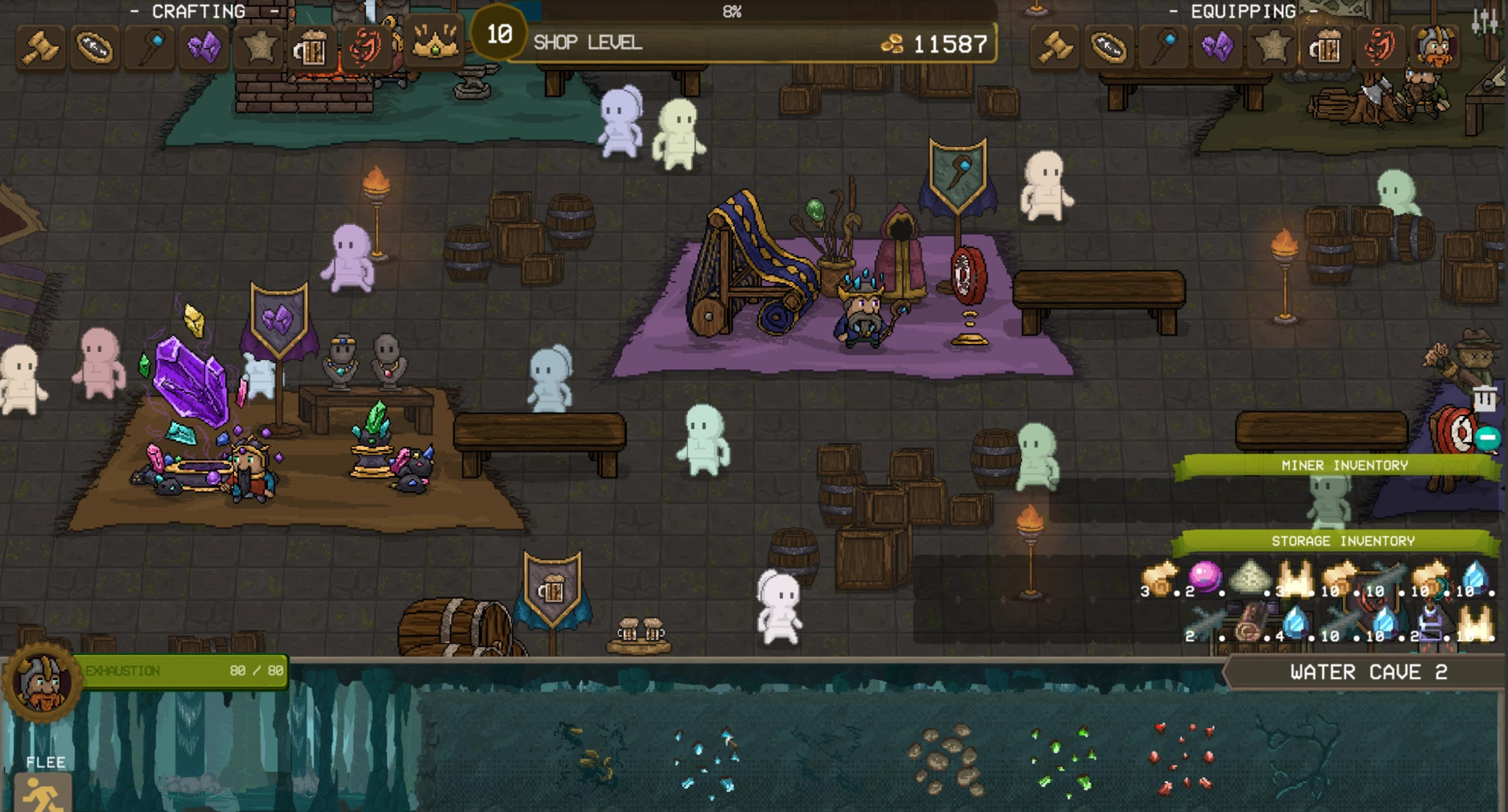Select the dwarf portrait in Equipping bar
1508x812 pixels.
(1434, 46)
